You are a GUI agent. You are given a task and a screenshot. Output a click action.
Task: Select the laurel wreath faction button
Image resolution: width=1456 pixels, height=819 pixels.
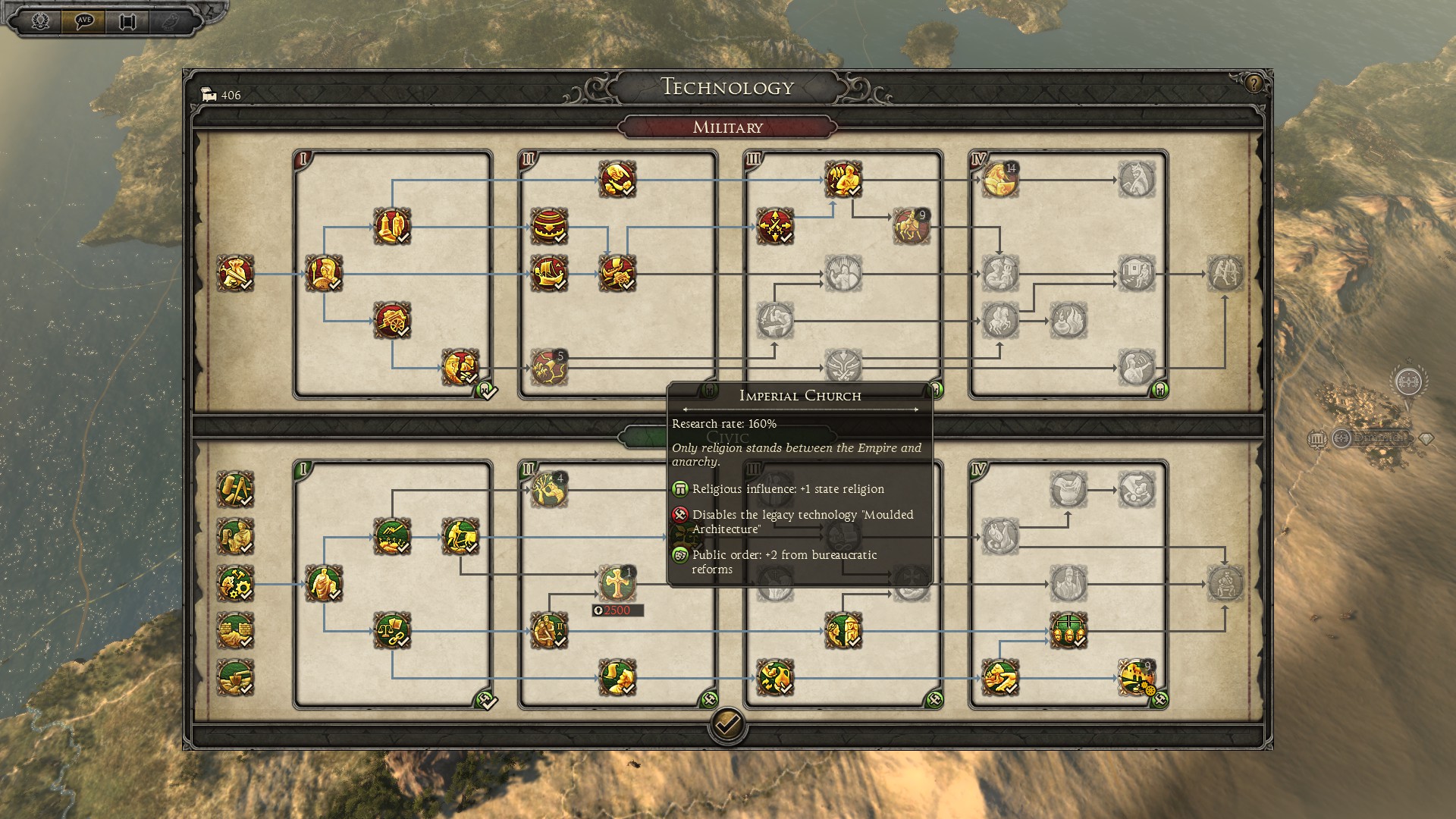coord(41,21)
